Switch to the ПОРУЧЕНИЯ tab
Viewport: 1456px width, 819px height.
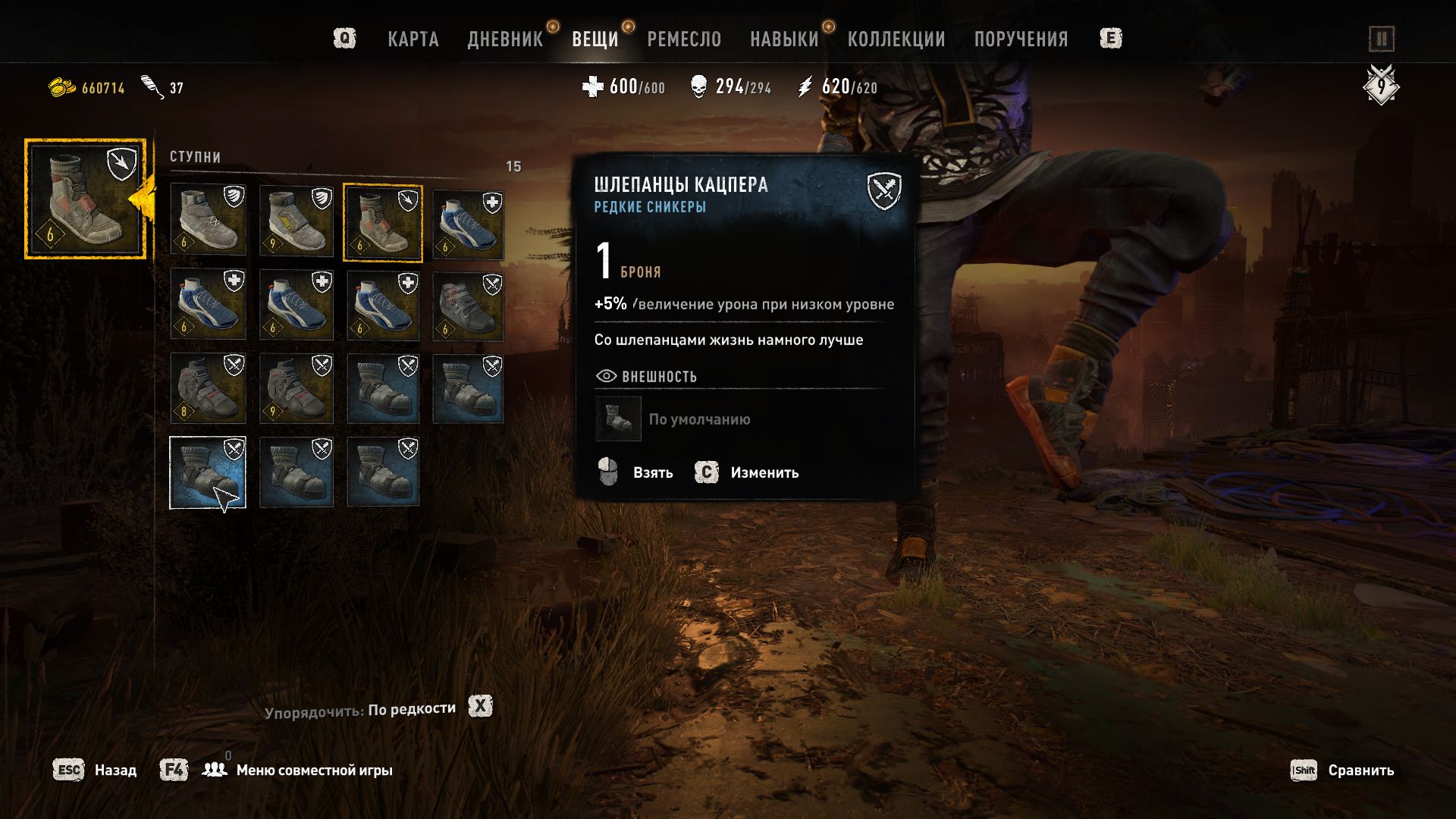click(x=1021, y=39)
